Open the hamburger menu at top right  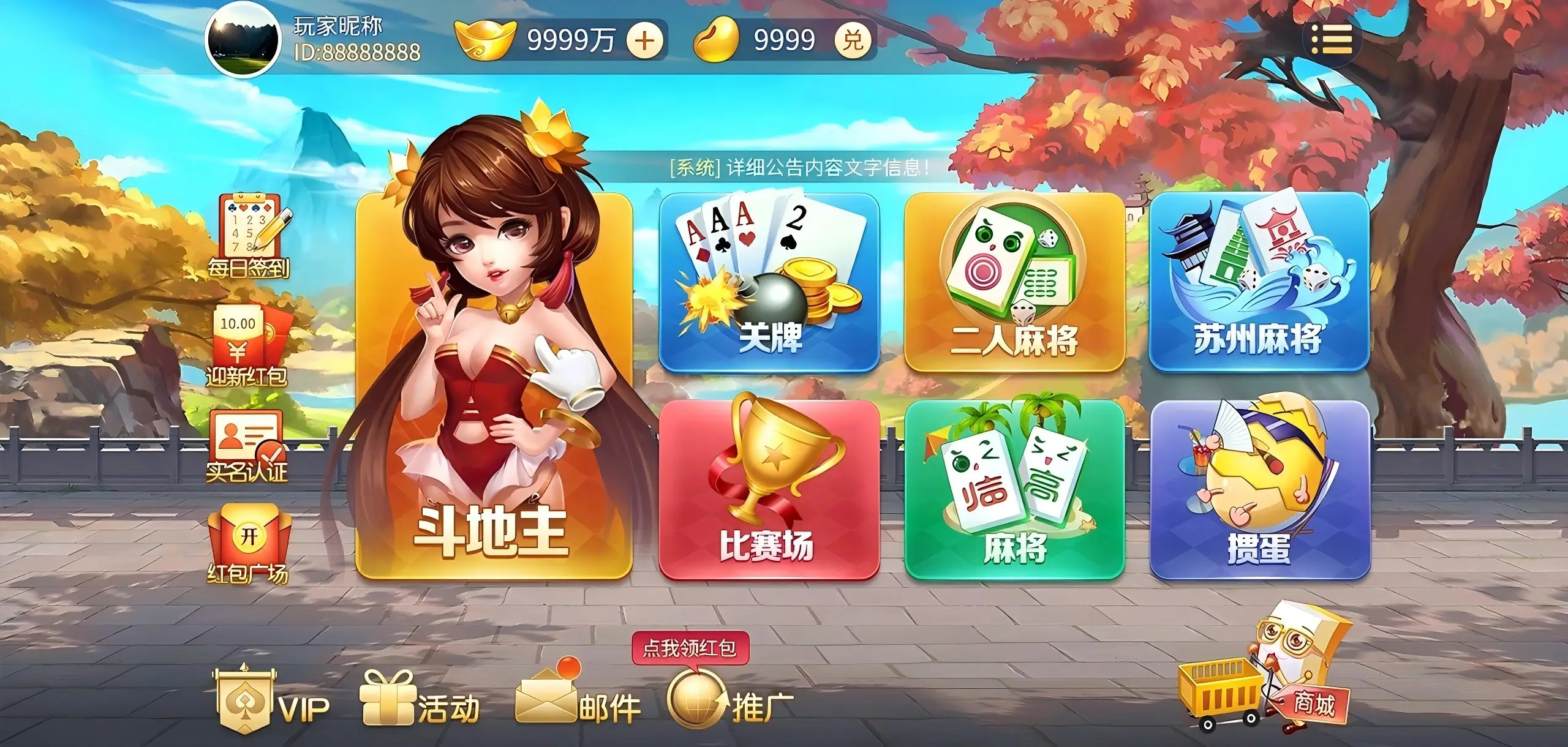(x=1334, y=40)
